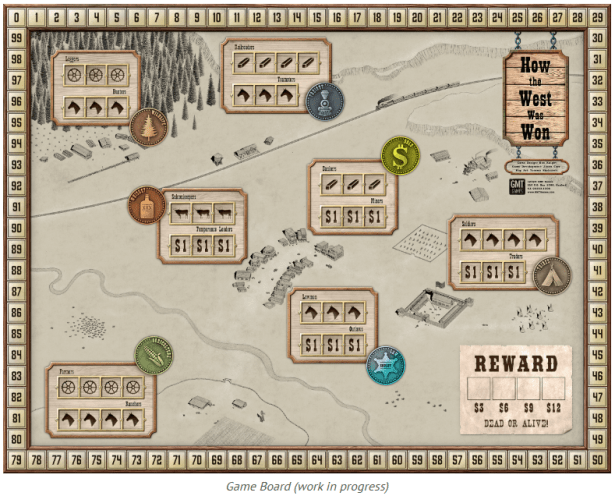This screenshot has width=615, height=496.
Task: Click the teepee tent token
Action: [x=551, y=274]
